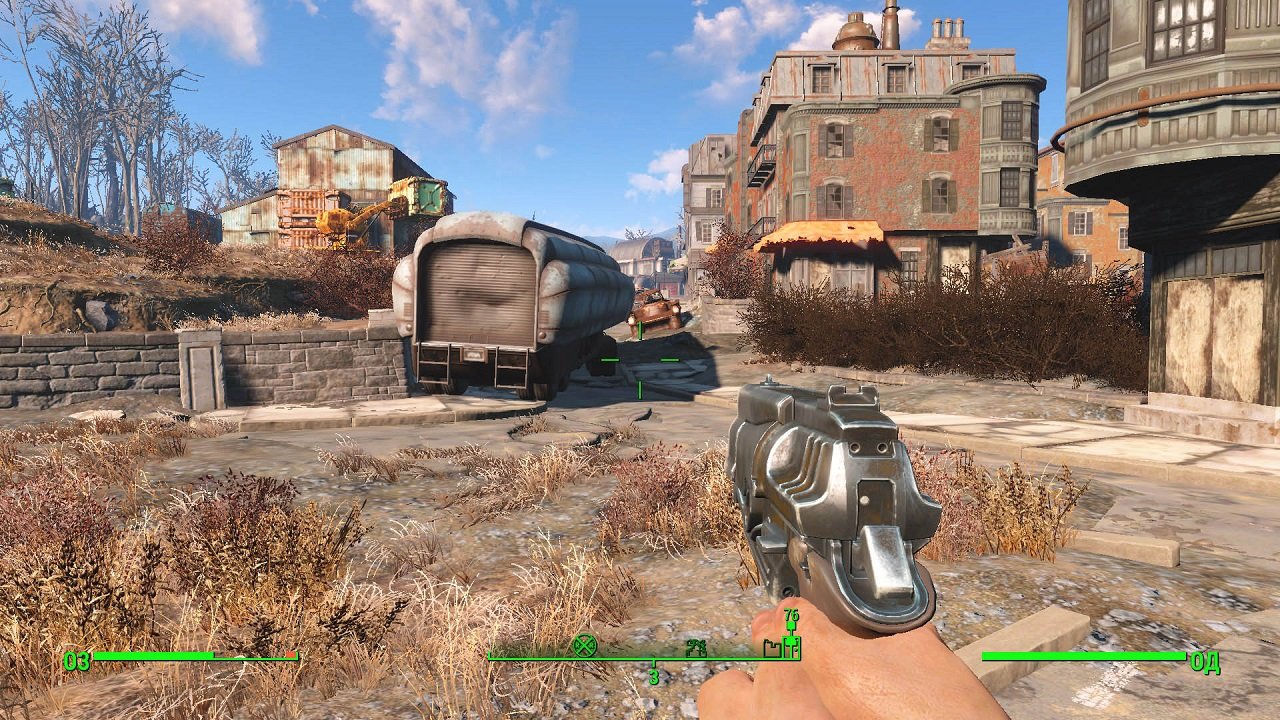Click the ammo counter reading 76
Screen dimensions: 1280x720
791,614
